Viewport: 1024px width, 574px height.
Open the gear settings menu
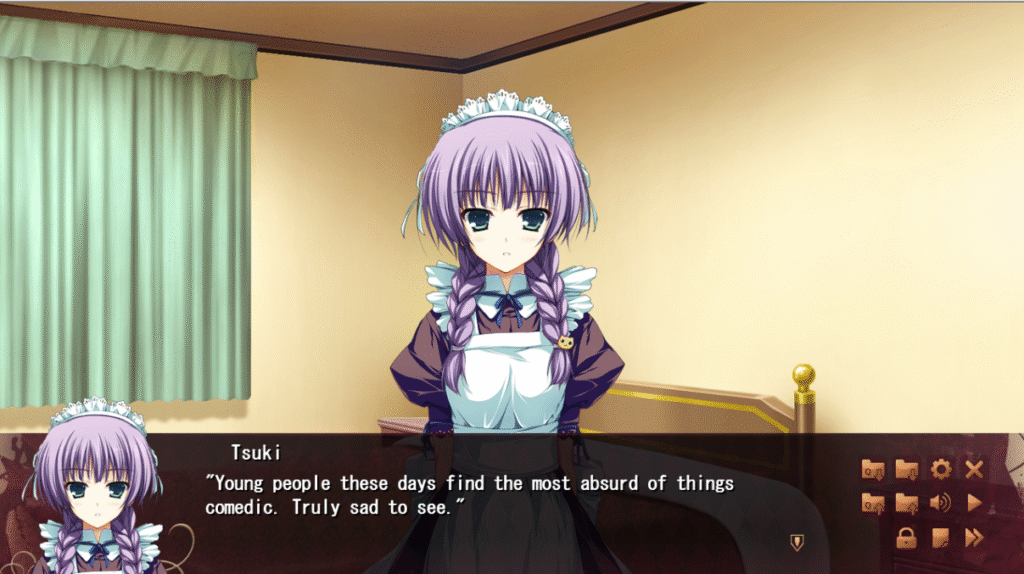pos(940,469)
